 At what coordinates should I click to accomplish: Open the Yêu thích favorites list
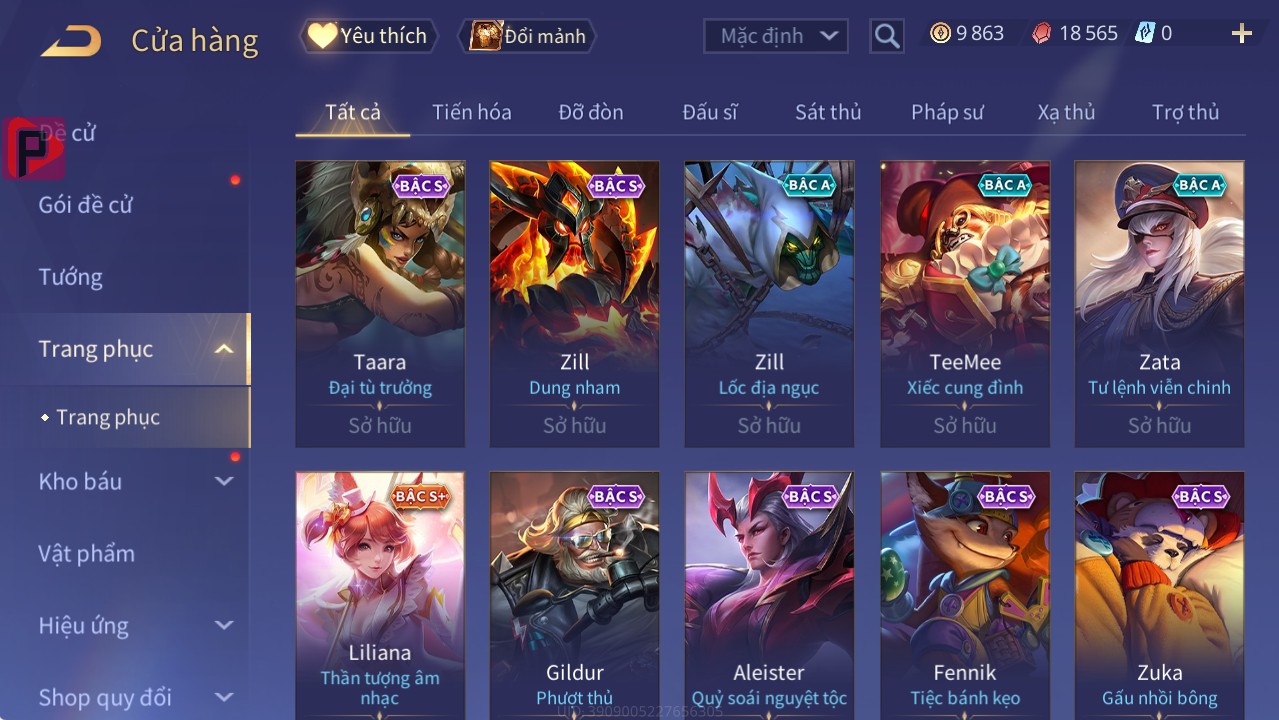point(368,36)
